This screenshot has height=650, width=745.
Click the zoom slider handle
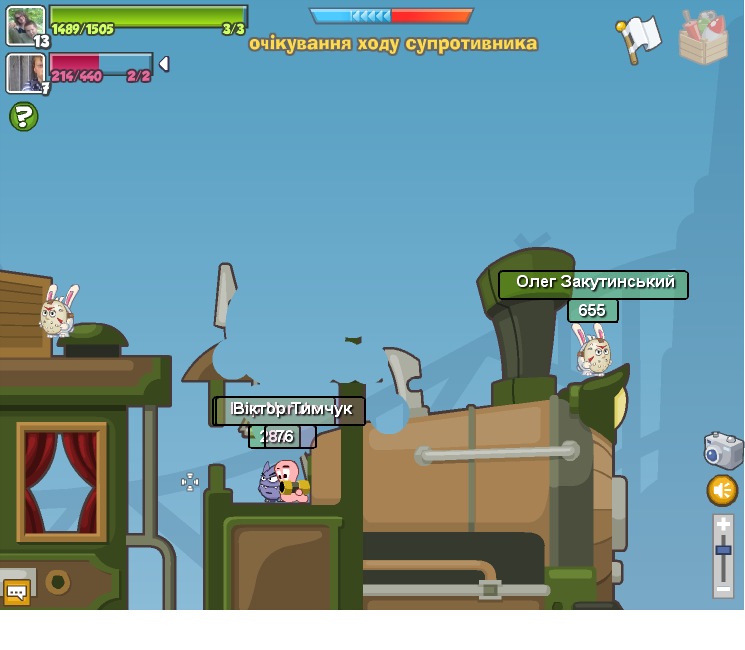point(723,551)
